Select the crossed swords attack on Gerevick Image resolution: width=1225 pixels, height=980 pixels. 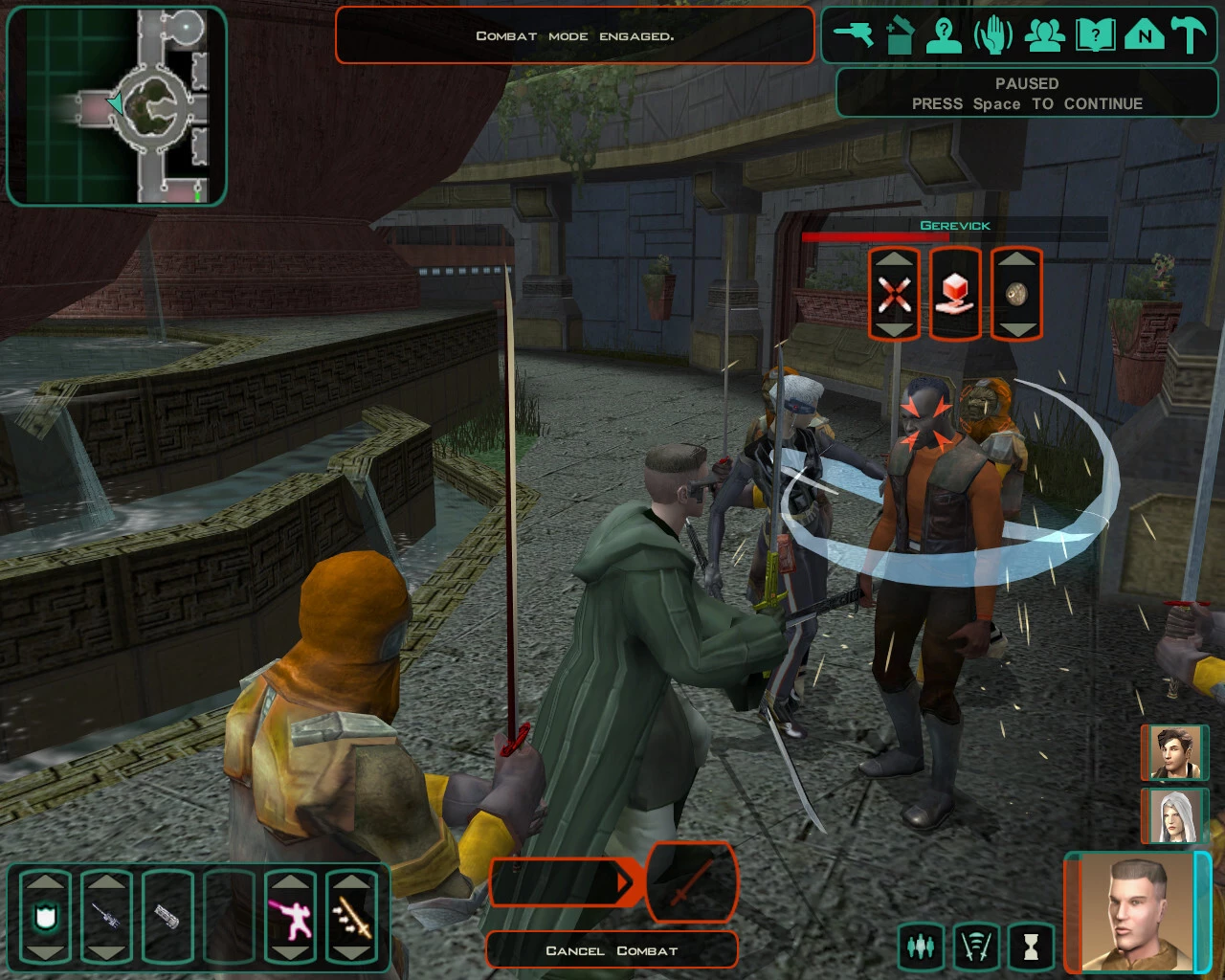[x=894, y=294]
